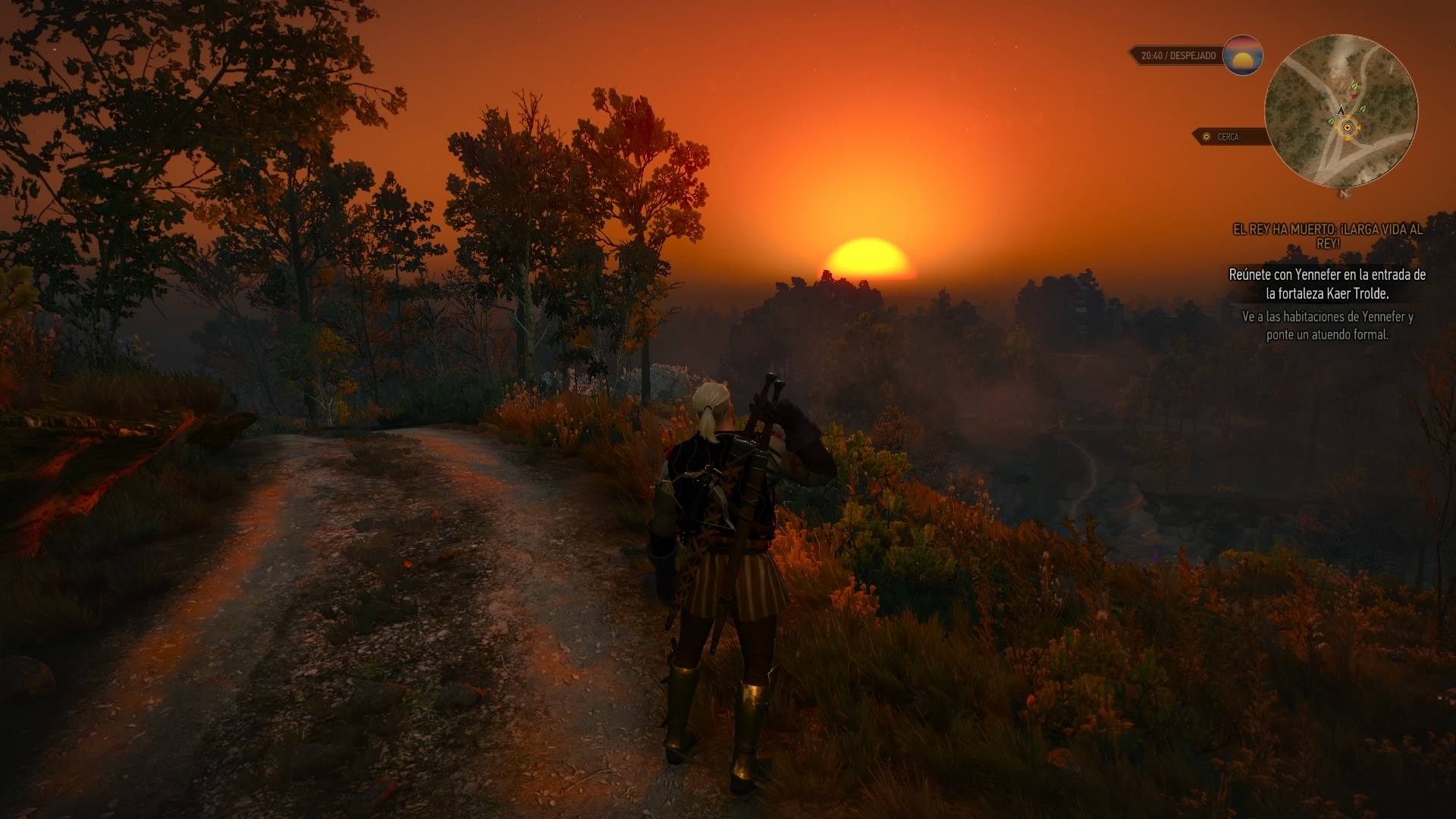
Task: Choose the objective about Yennefer's habitaciones
Action: pyautogui.click(x=1327, y=325)
